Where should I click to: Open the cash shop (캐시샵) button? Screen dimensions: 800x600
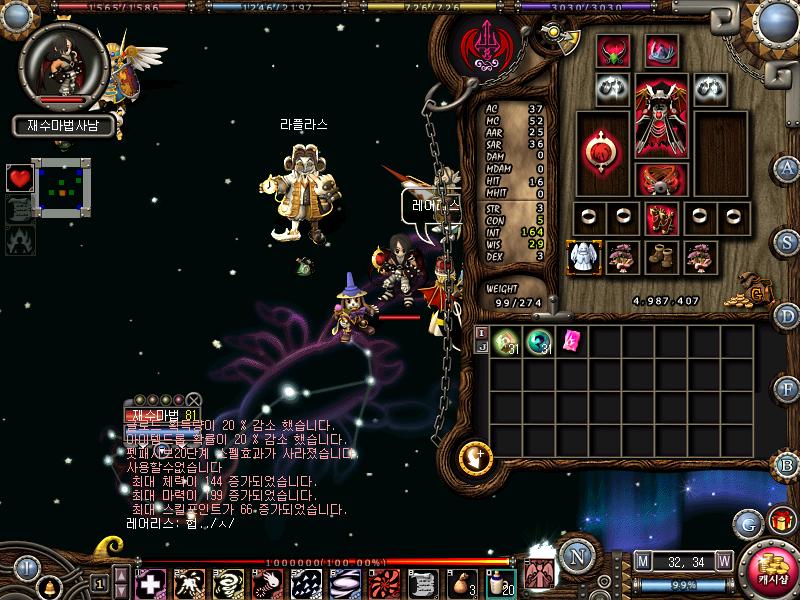tap(770, 571)
